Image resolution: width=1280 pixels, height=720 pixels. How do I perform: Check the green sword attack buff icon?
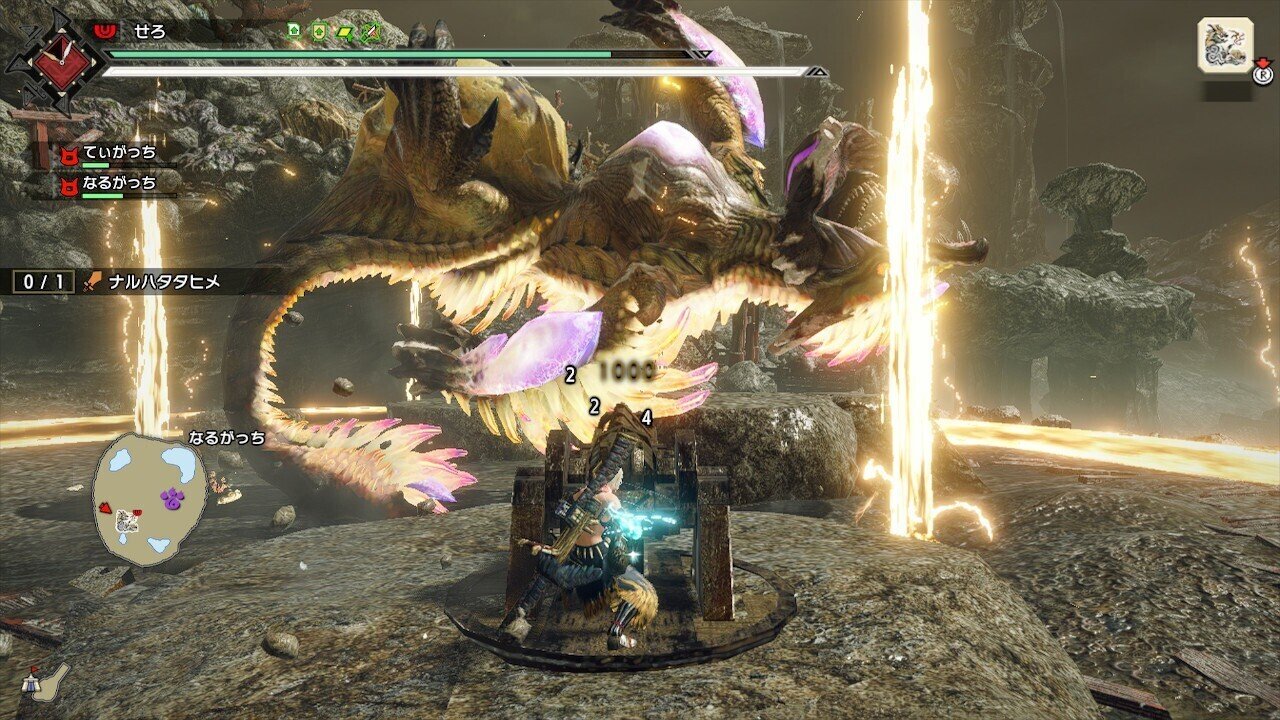click(370, 31)
